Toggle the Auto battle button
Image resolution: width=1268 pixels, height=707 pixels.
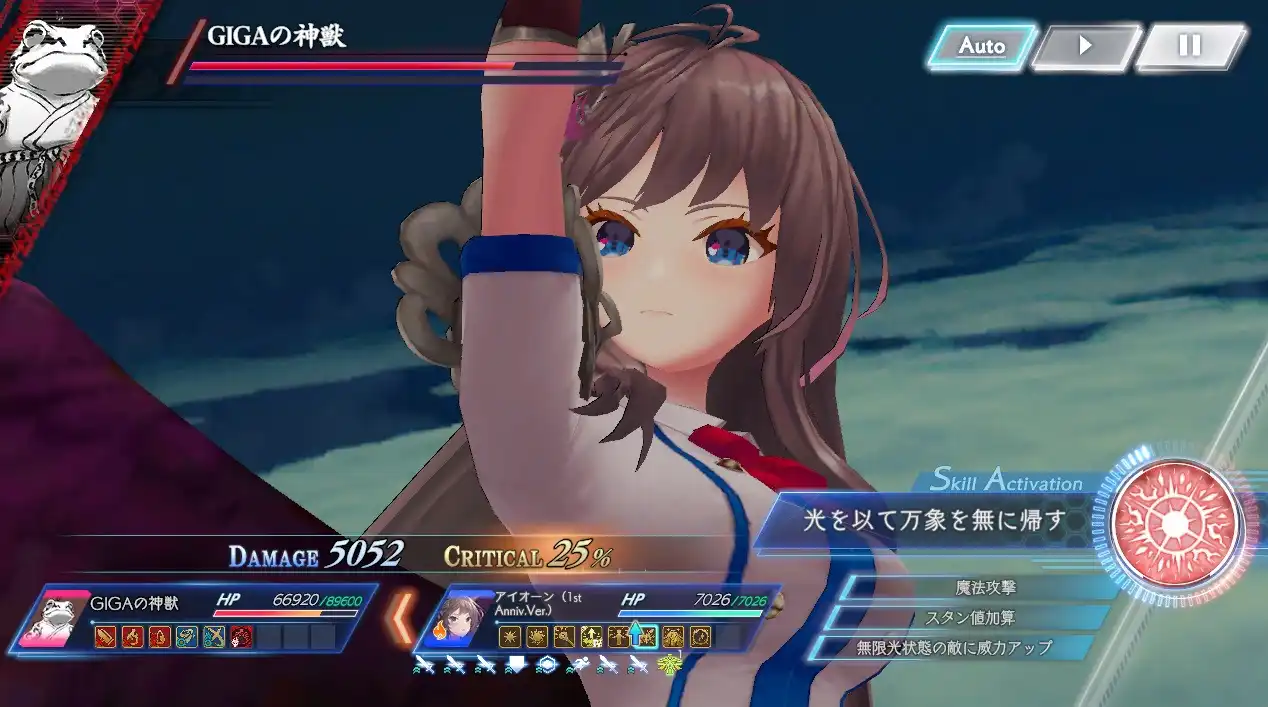(981, 46)
